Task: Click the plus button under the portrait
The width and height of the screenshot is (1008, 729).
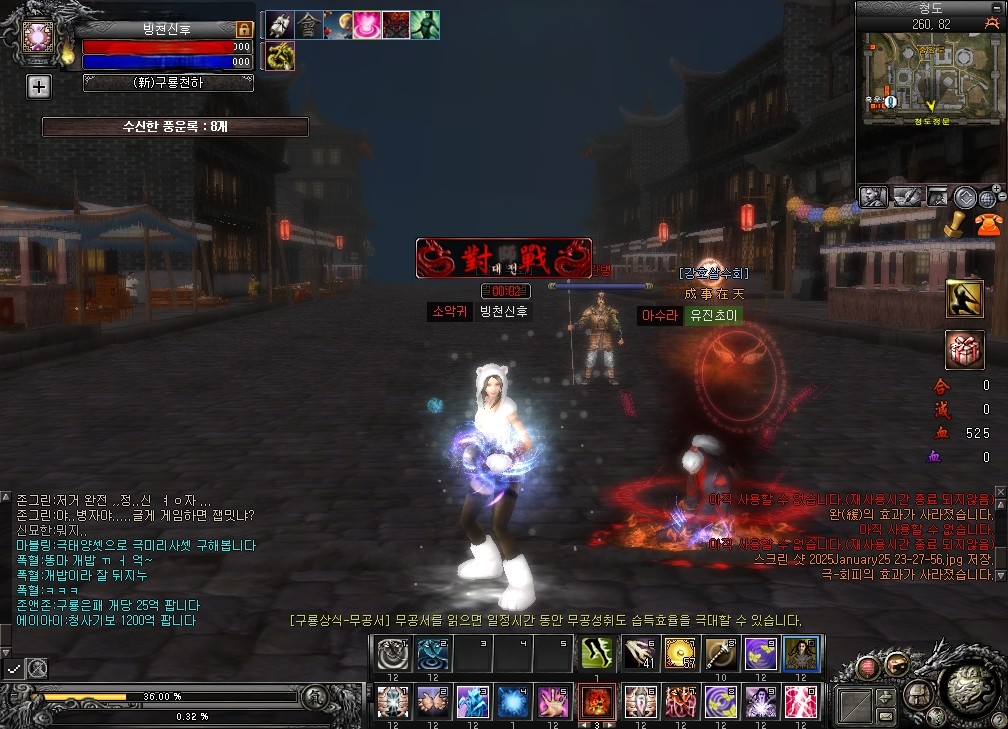Action: (38, 87)
